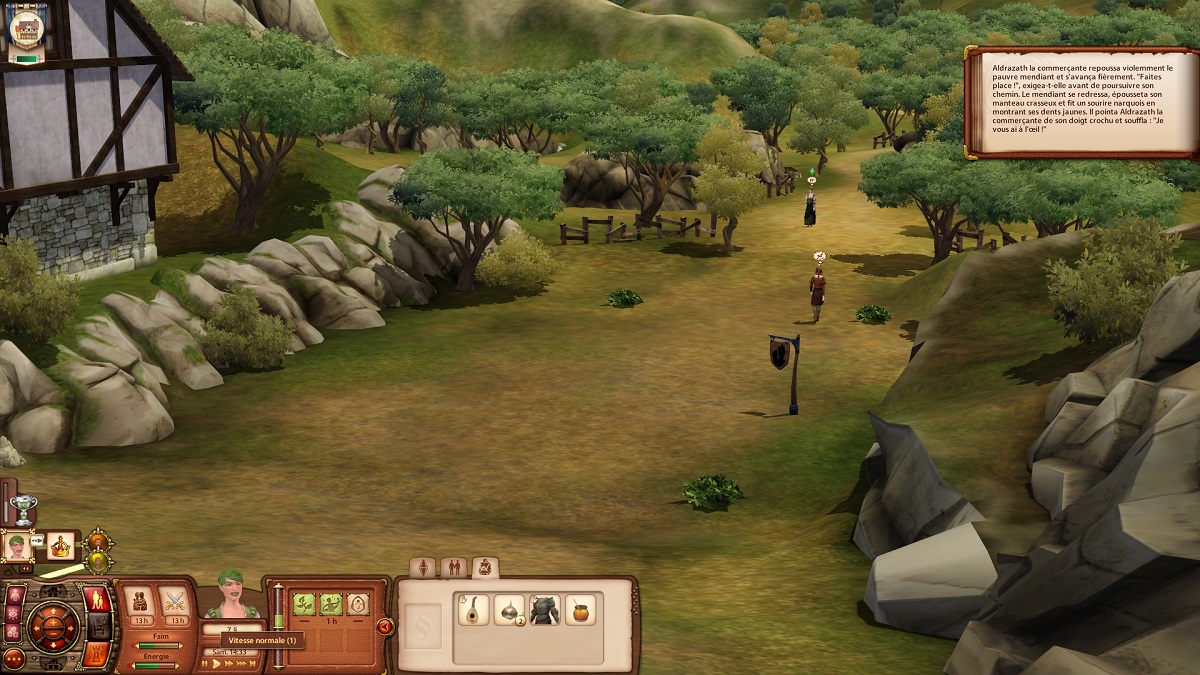Image resolution: width=1200 pixels, height=675 pixels.
Task: Open the relationships tab with two figures
Action: (454, 568)
